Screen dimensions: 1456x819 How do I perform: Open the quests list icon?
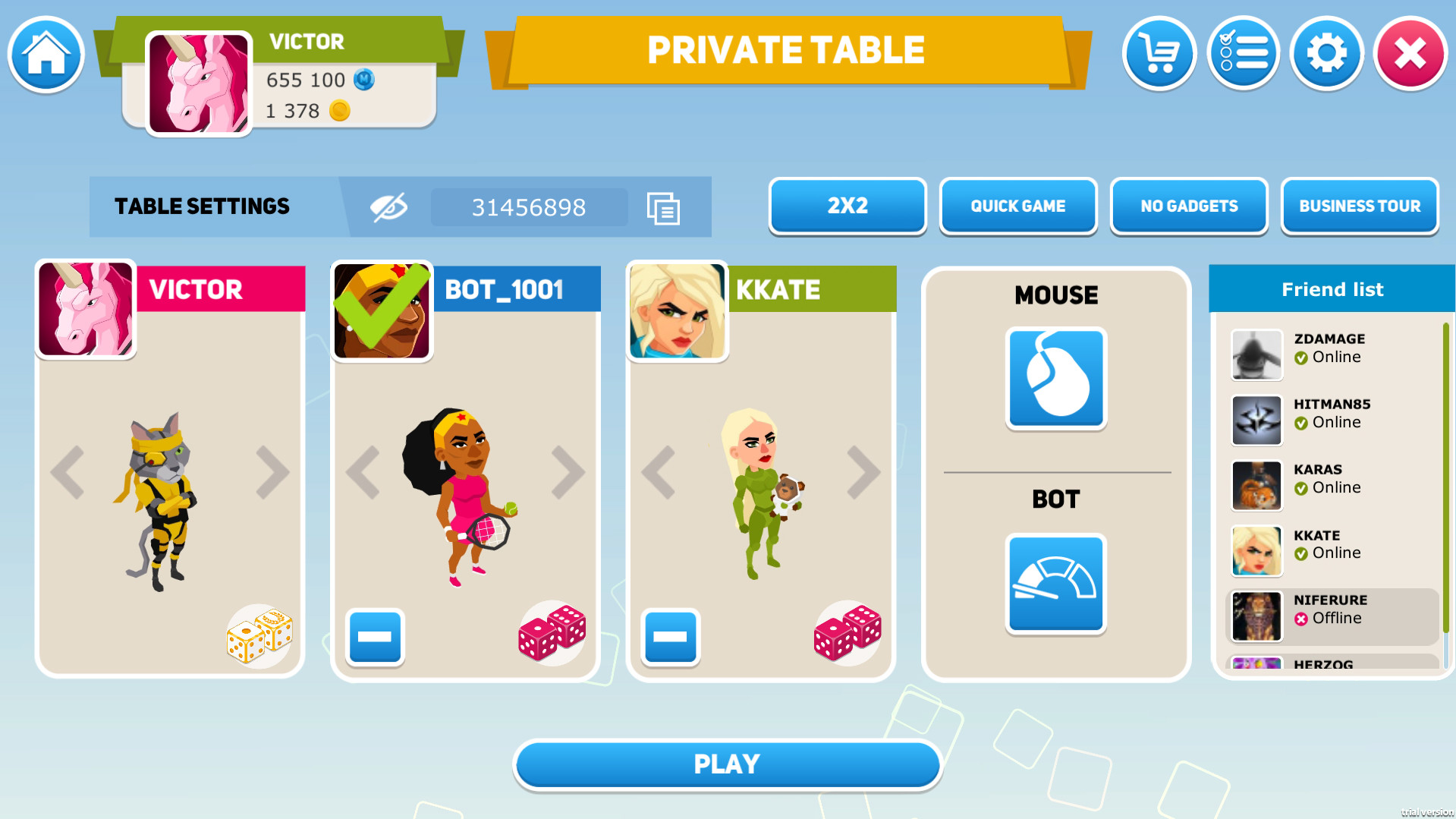coord(1243,53)
